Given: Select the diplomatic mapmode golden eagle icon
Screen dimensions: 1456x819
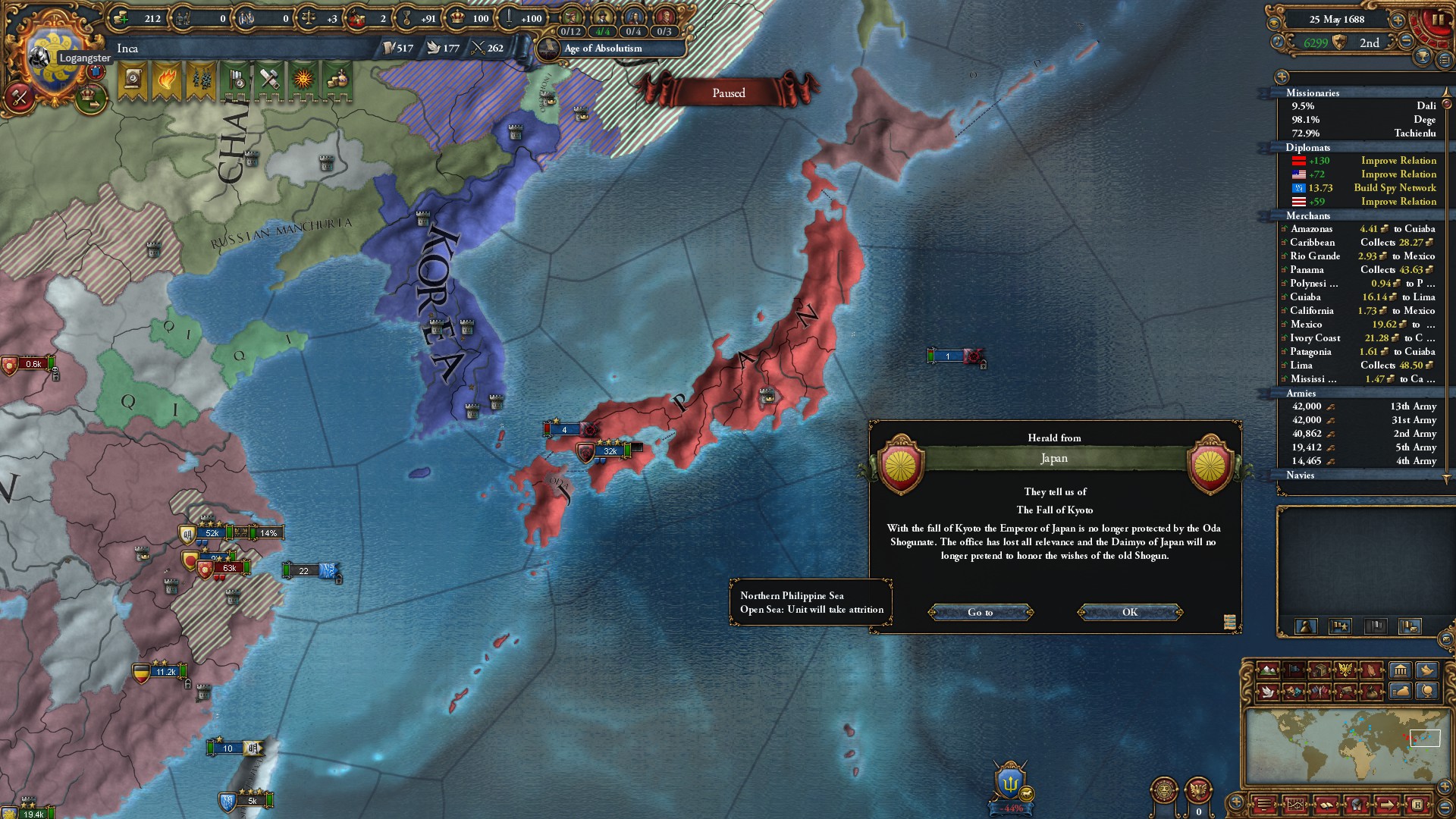Looking at the screenshot, I should click(x=1345, y=670).
